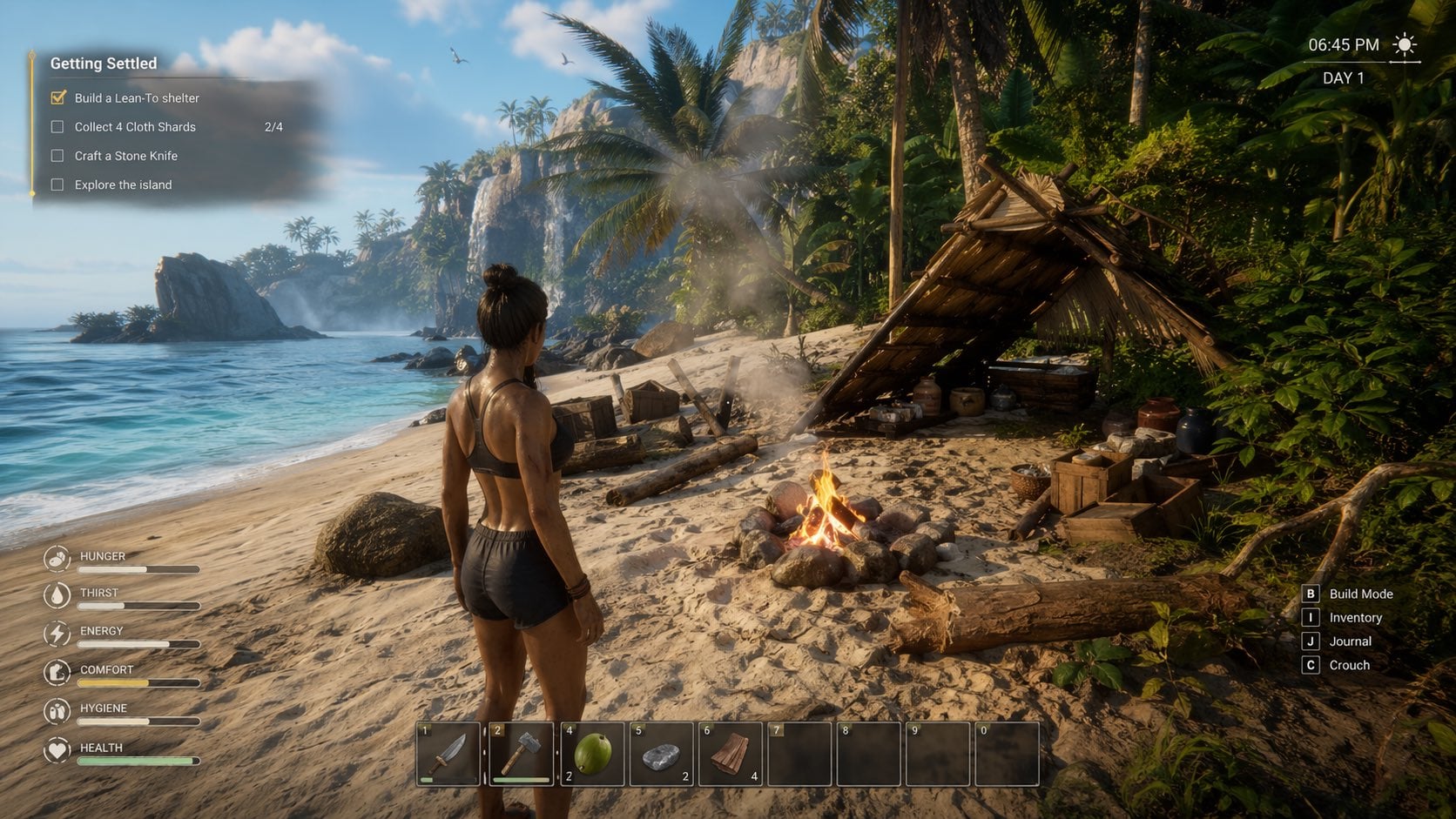This screenshot has height=819, width=1456.
Task: Select the stone knife in hotbar slot 1
Action: coord(448,754)
